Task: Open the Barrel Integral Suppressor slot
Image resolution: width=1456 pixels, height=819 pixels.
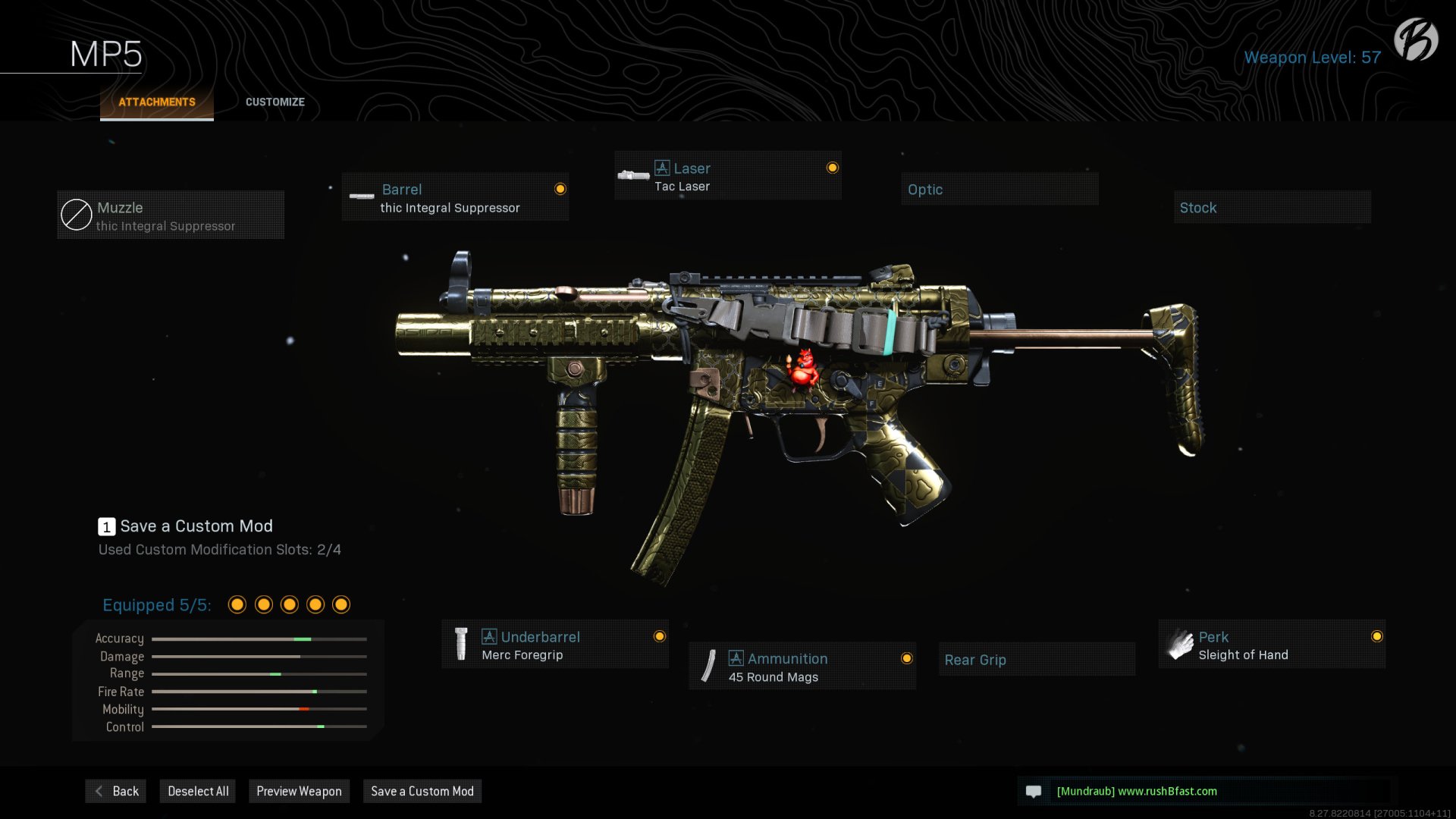Action: point(455,197)
